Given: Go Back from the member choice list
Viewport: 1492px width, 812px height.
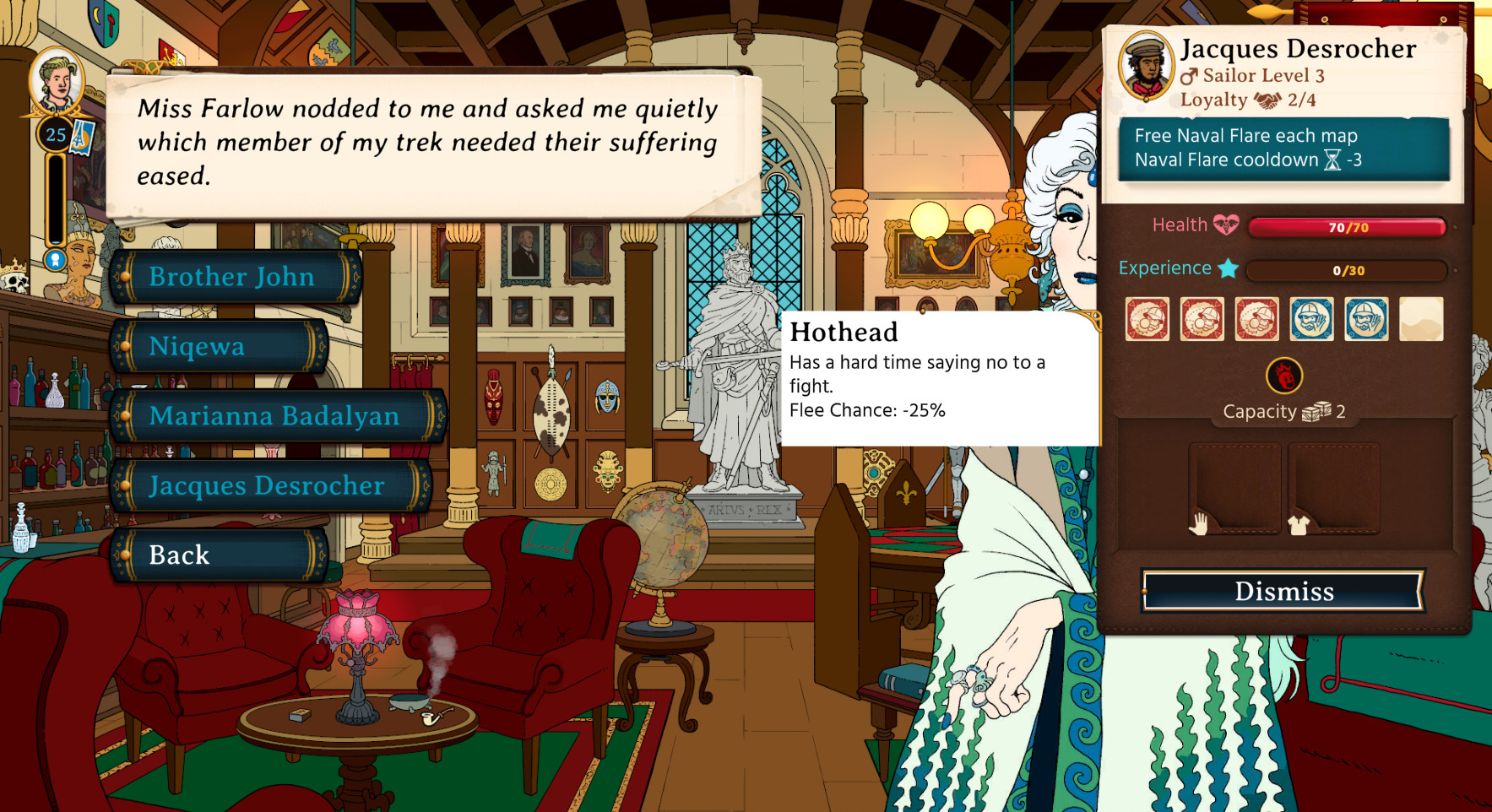Looking at the screenshot, I should (x=217, y=555).
